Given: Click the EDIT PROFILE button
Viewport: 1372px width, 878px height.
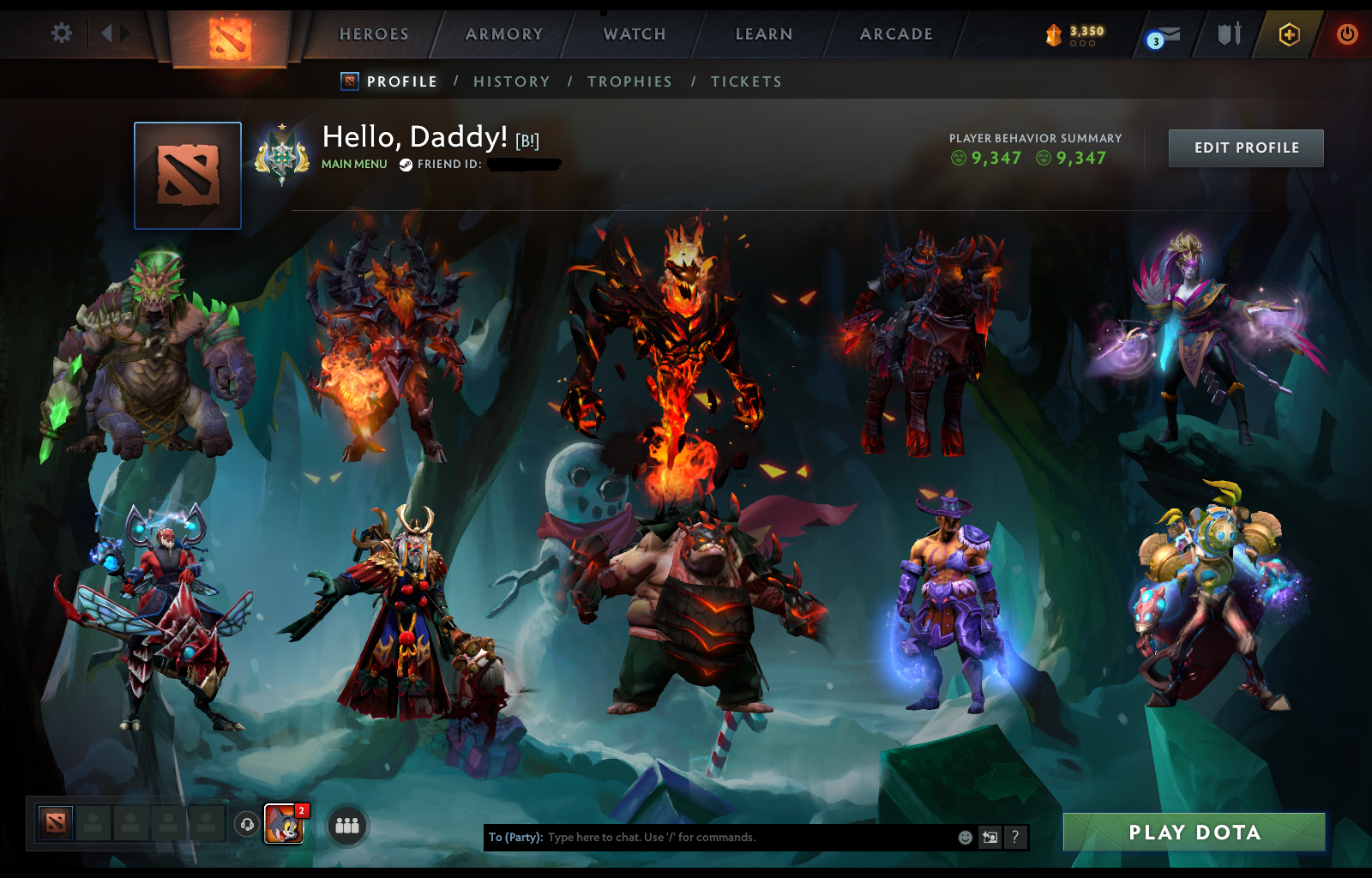Looking at the screenshot, I should (1246, 147).
